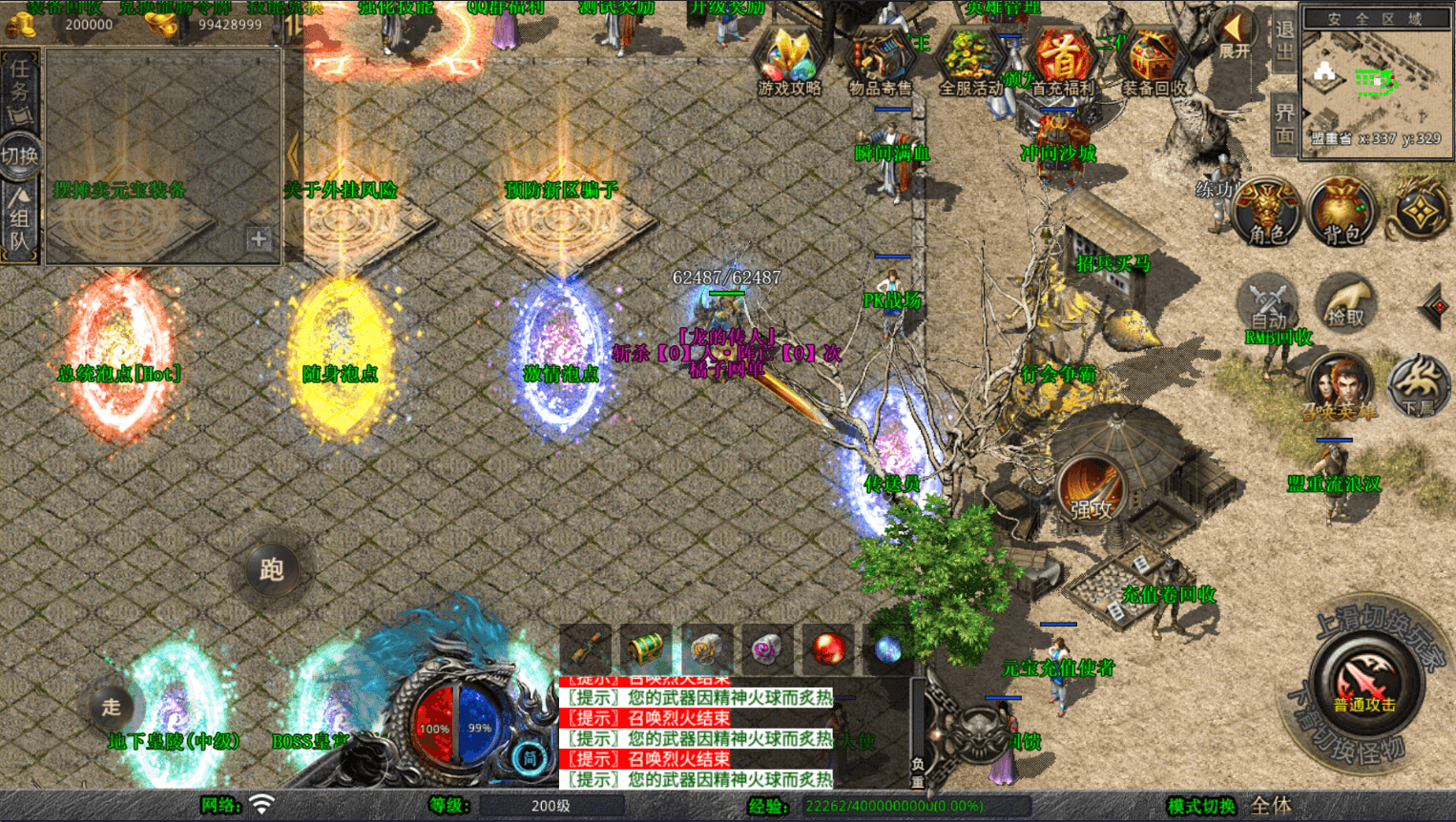
Task: Open the 游戏攻略 game guide icon
Action: click(x=789, y=60)
